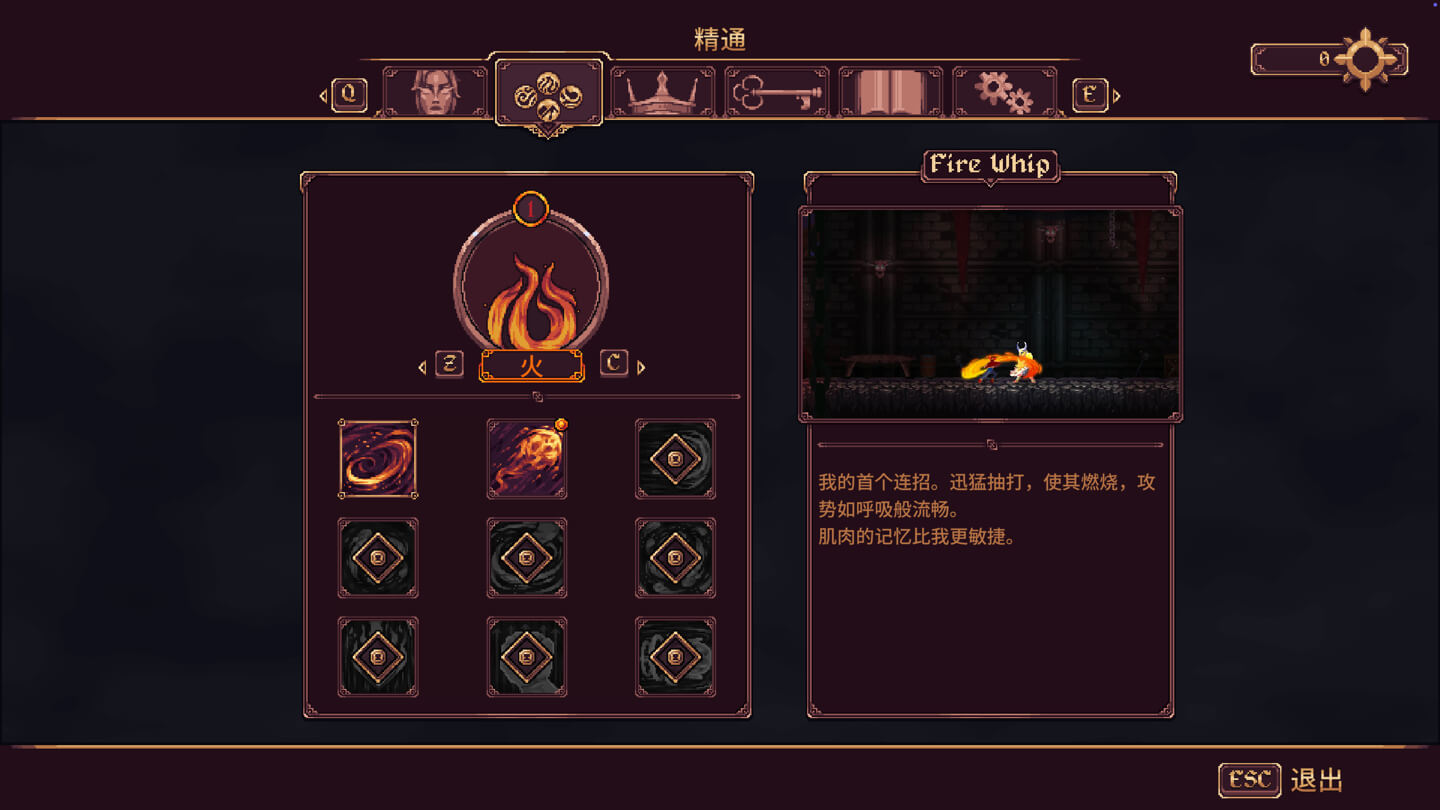Click the center locked skill slot in the grid
Screen dimensions: 1440x810
tap(527, 558)
